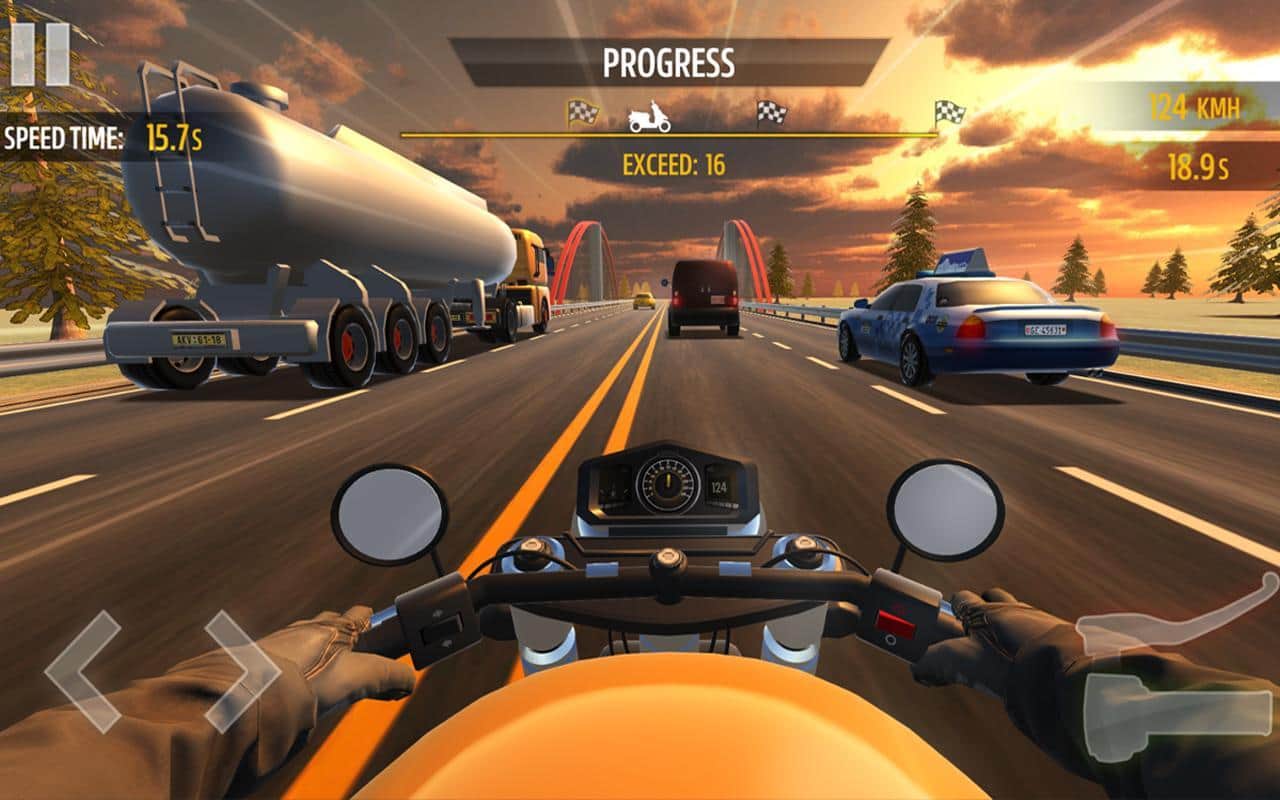Steer right with the right arrow

(242, 671)
